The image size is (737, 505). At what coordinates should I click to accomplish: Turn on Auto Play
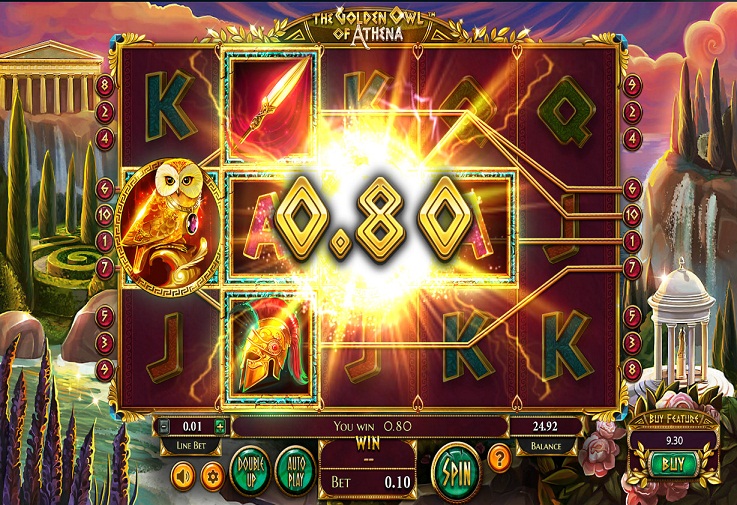(x=293, y=469)
